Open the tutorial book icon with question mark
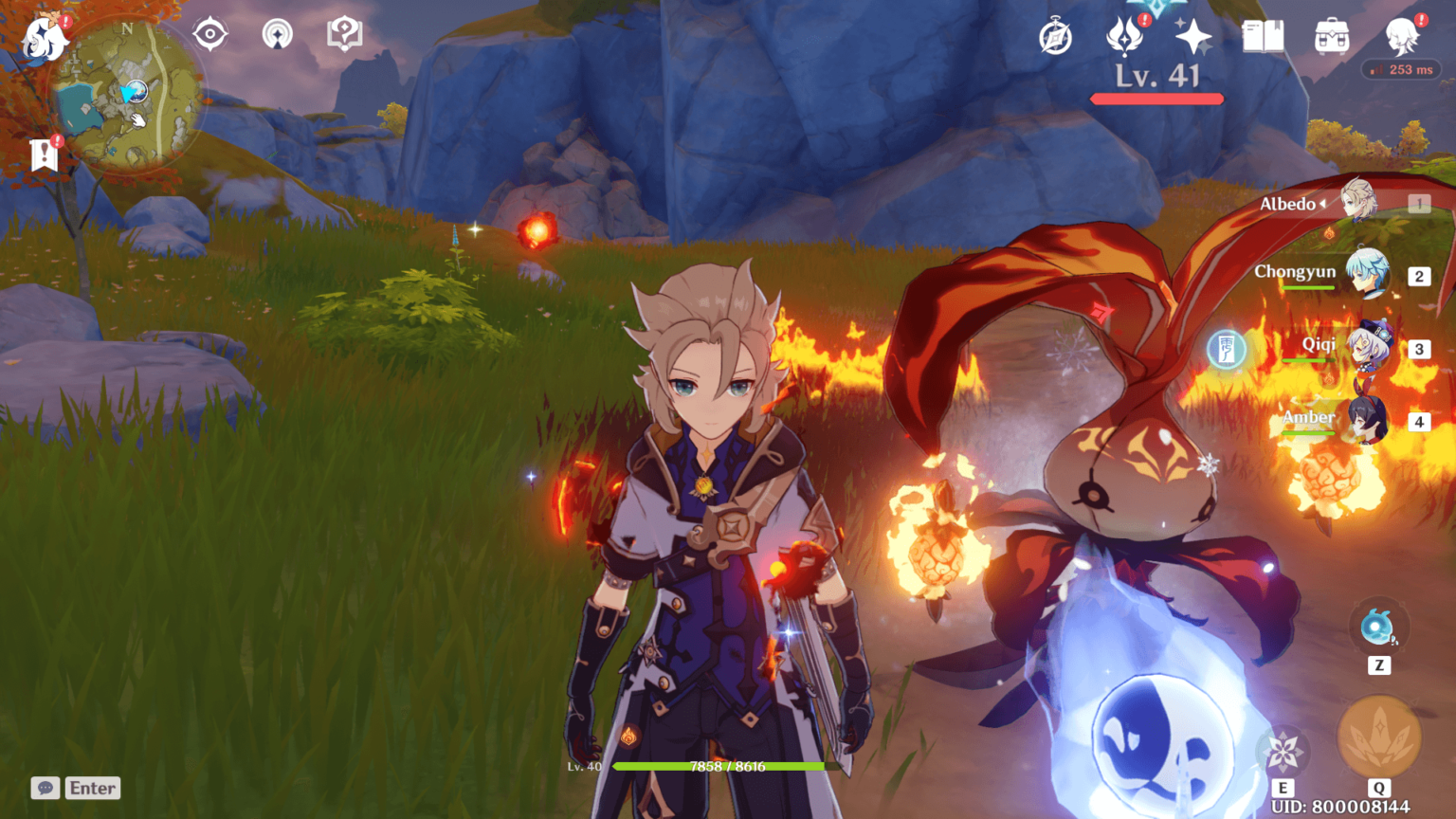1456x819 pixels. coord(344,35)
